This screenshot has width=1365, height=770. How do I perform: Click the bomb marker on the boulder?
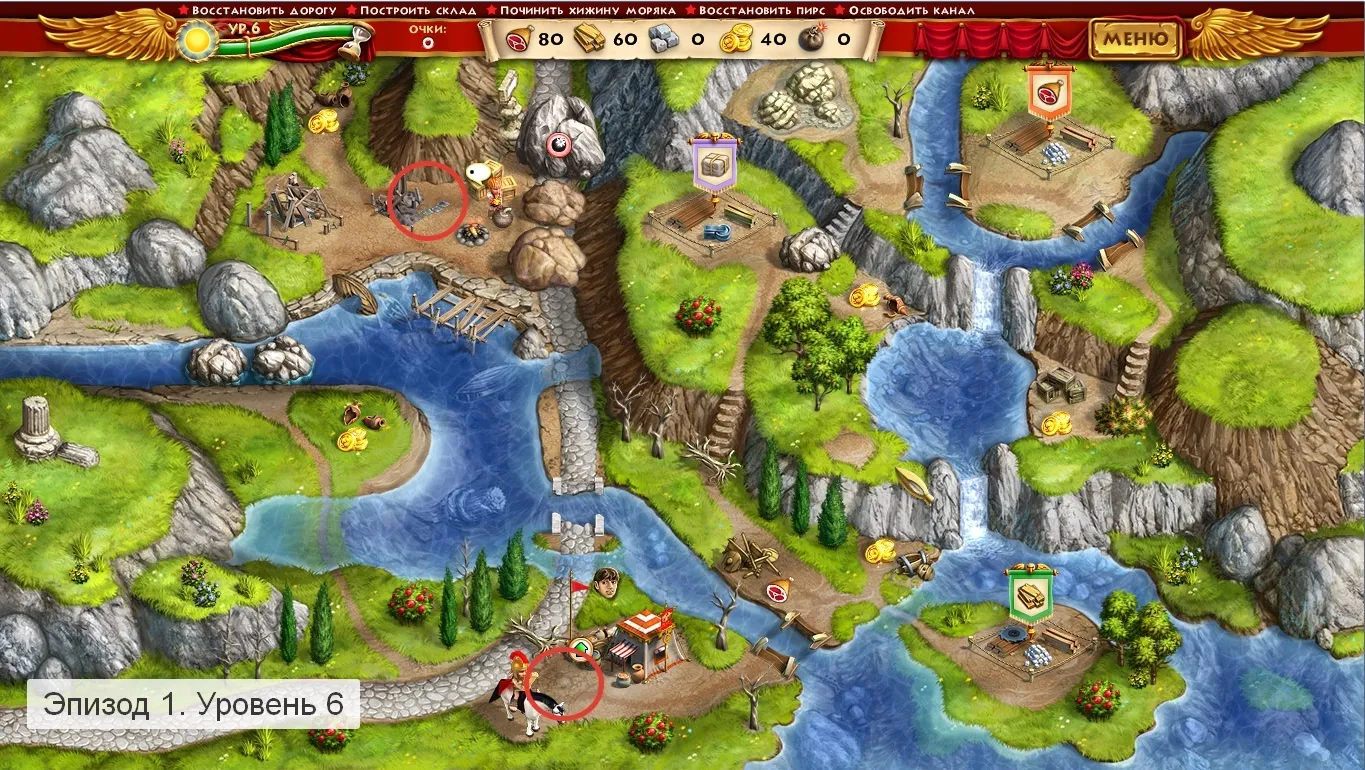[556, 143]
